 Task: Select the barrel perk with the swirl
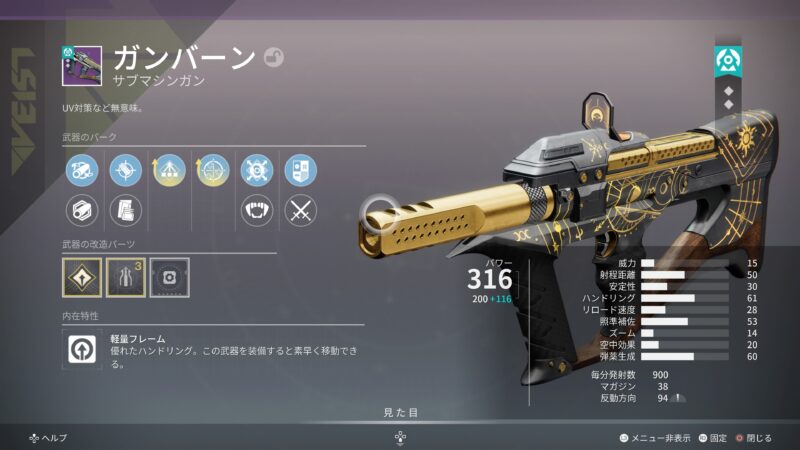[x=81, y=169]
